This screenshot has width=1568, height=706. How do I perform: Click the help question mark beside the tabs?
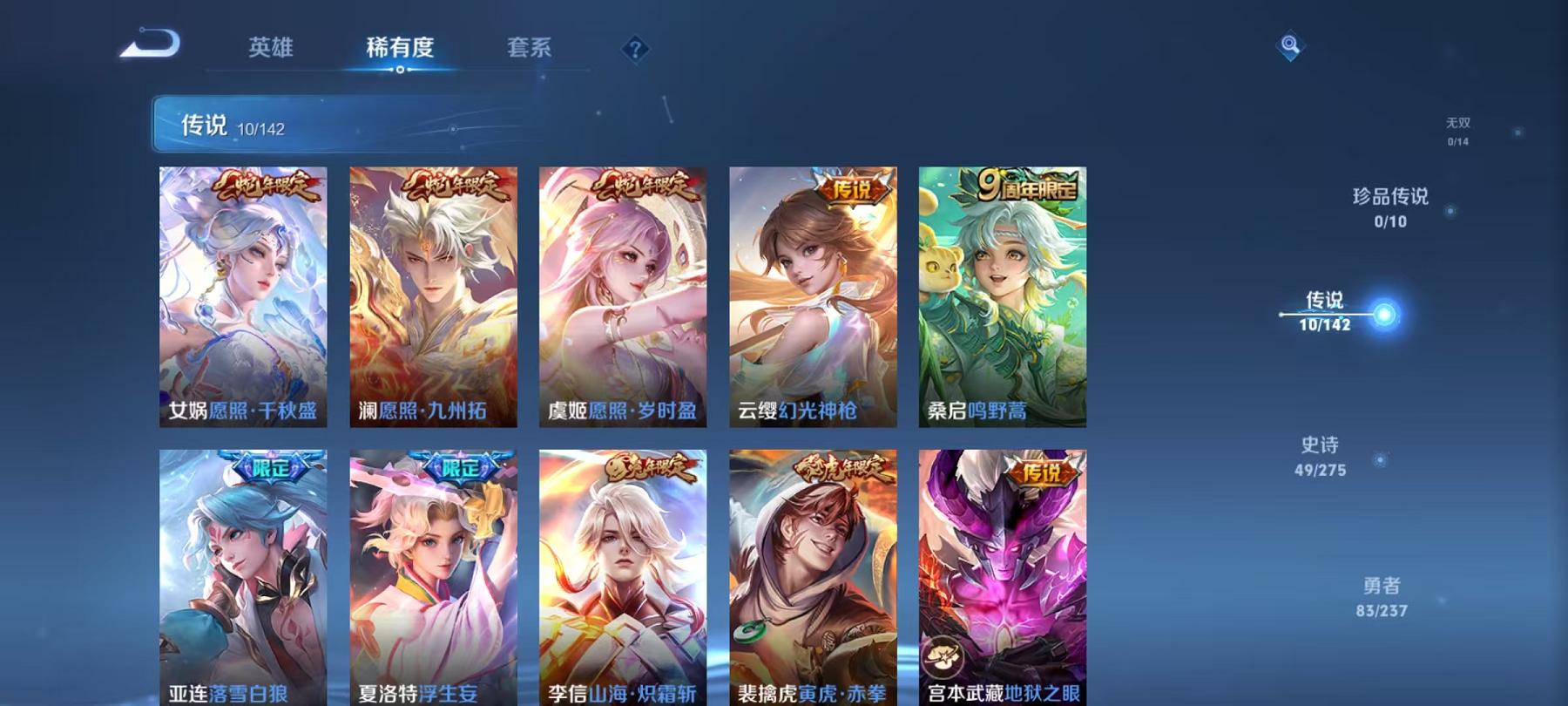click(x=637, y=50)
